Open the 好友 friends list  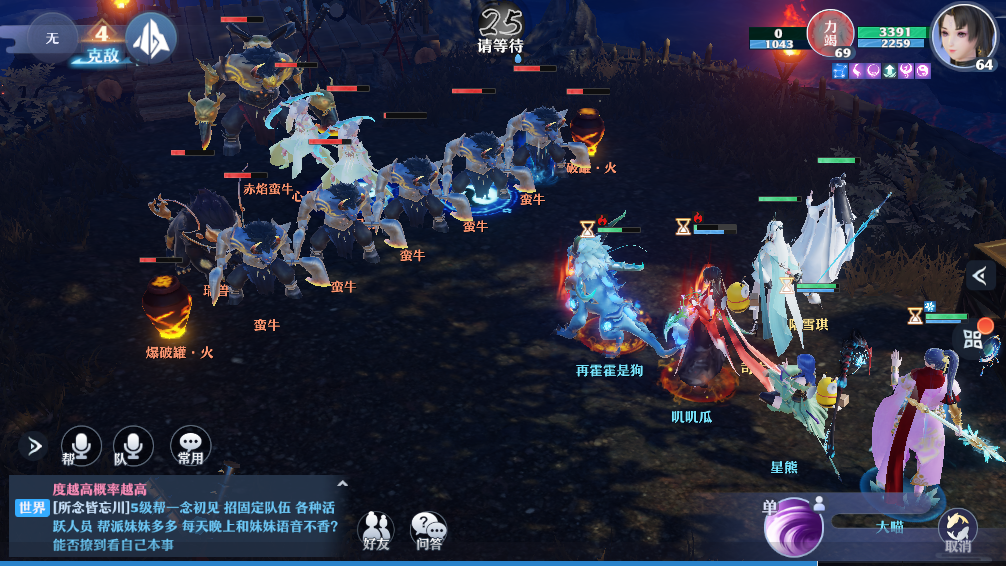click(x=376, y=530)
